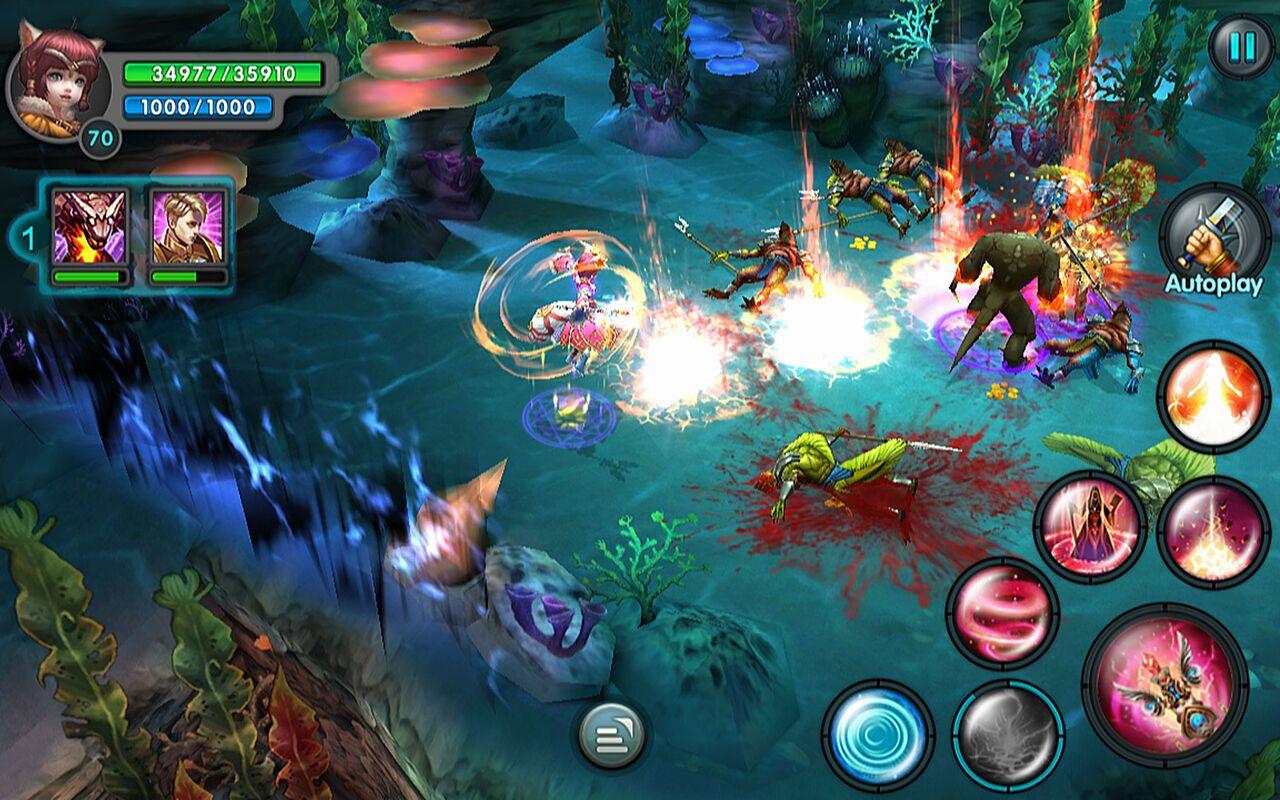Viewport: 1280px width, 800px height.
Task: Cast the ground burst flame skill
Action: coord(1214,532)
